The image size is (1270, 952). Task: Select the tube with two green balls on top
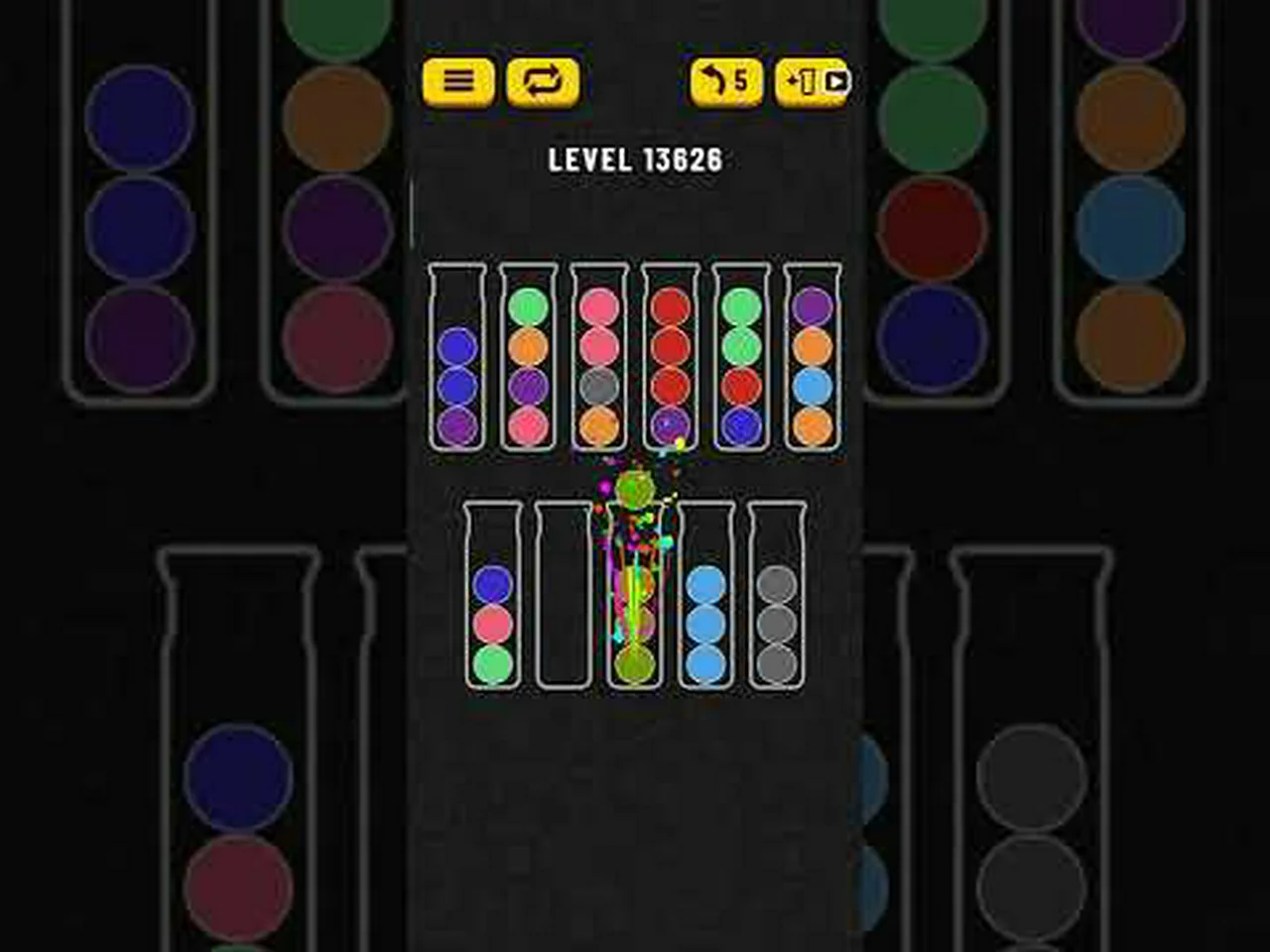(x=741, y=357)
